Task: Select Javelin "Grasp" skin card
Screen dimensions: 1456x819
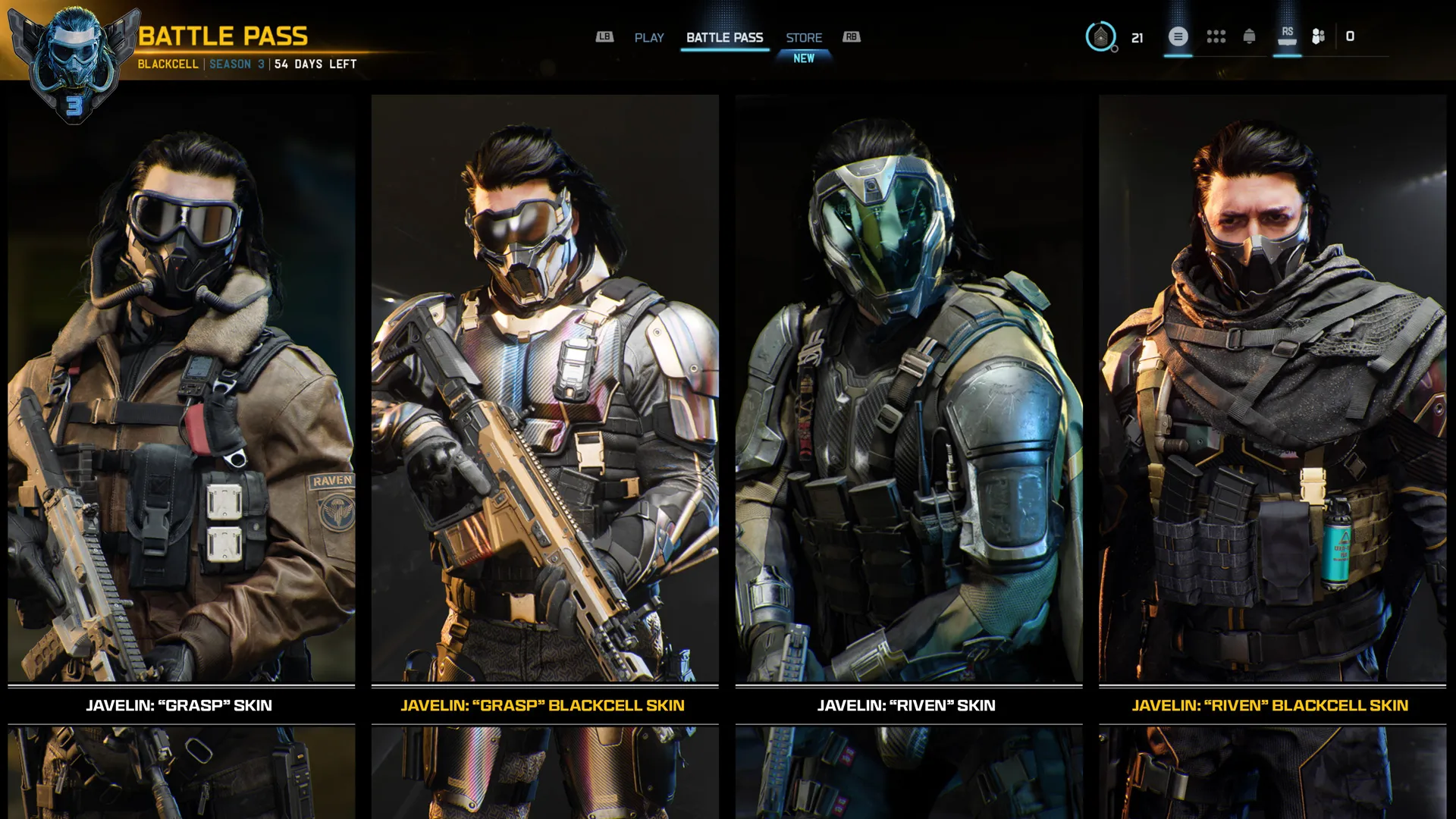Action: (x=181, y=402)
